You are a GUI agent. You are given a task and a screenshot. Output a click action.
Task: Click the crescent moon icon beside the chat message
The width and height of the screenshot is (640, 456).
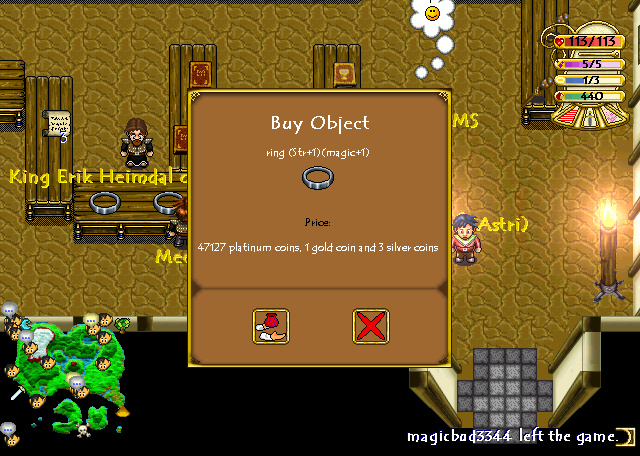pos(625,437)
